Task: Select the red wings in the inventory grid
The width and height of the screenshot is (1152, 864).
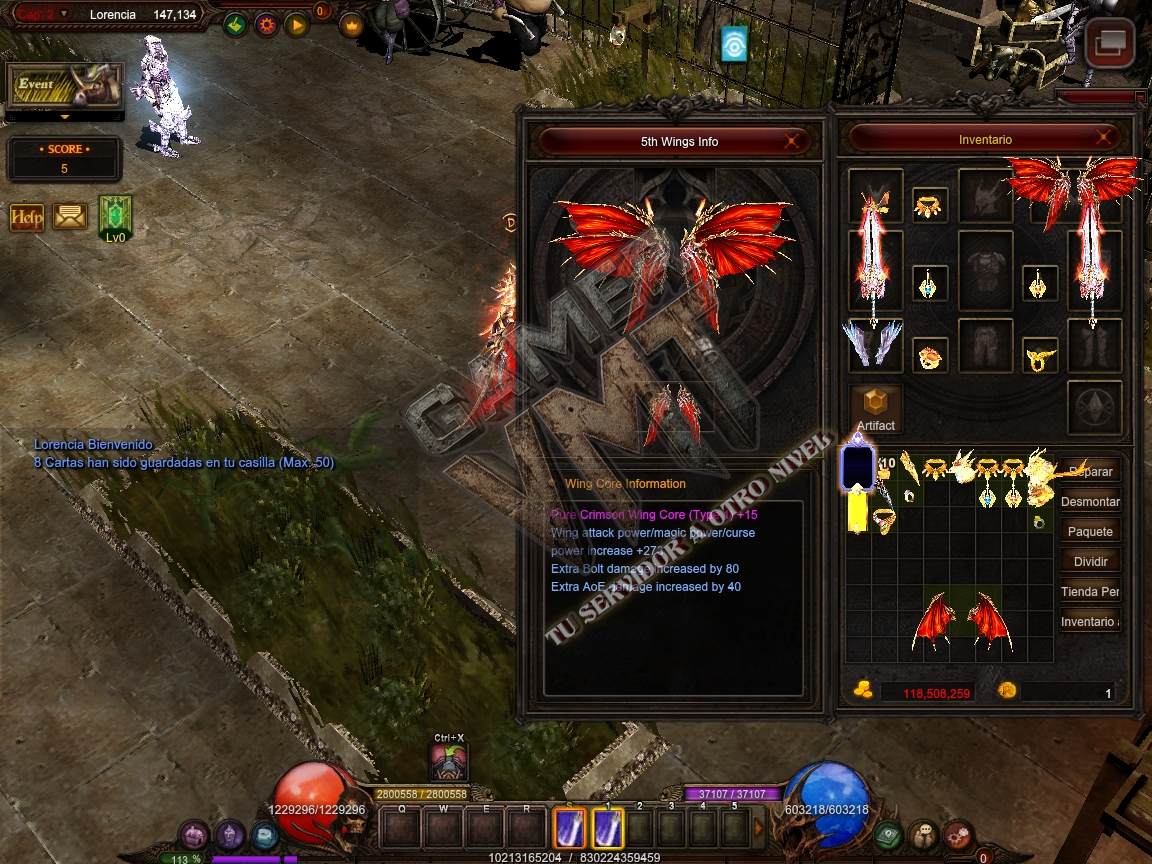Action: pos(947,613)
